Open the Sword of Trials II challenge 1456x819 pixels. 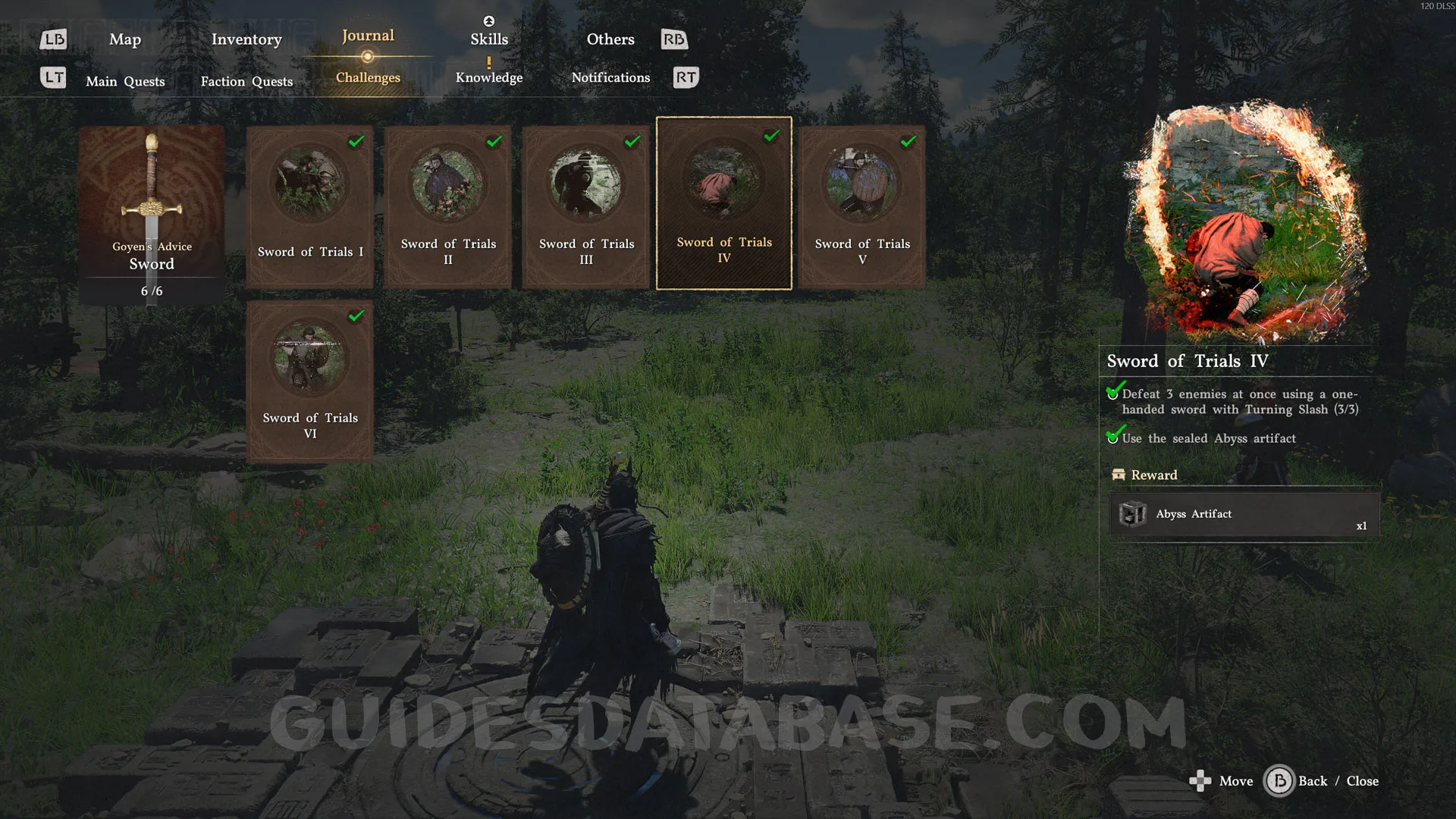click(x=448, y=206)
